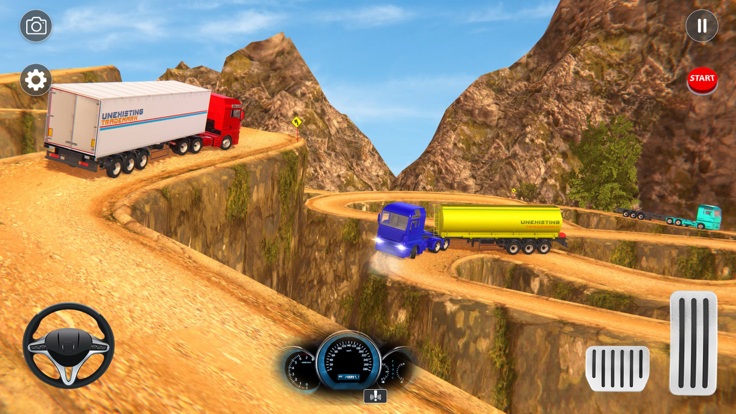Tap the small icon below the speedometer
Image resolution: width=736 pixels, height=414 pixels.
(376, 397)
